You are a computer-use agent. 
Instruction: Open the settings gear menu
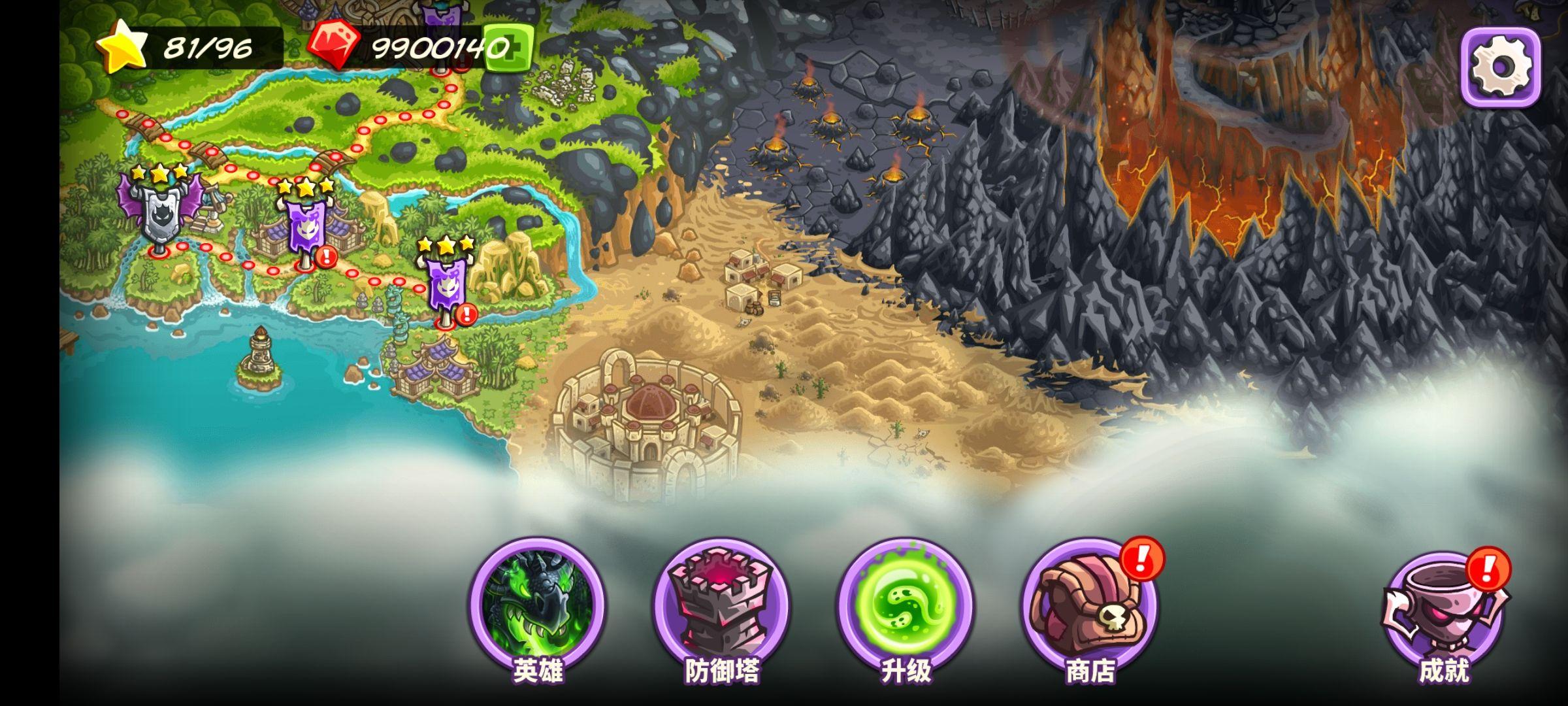tap(1500, 67)
